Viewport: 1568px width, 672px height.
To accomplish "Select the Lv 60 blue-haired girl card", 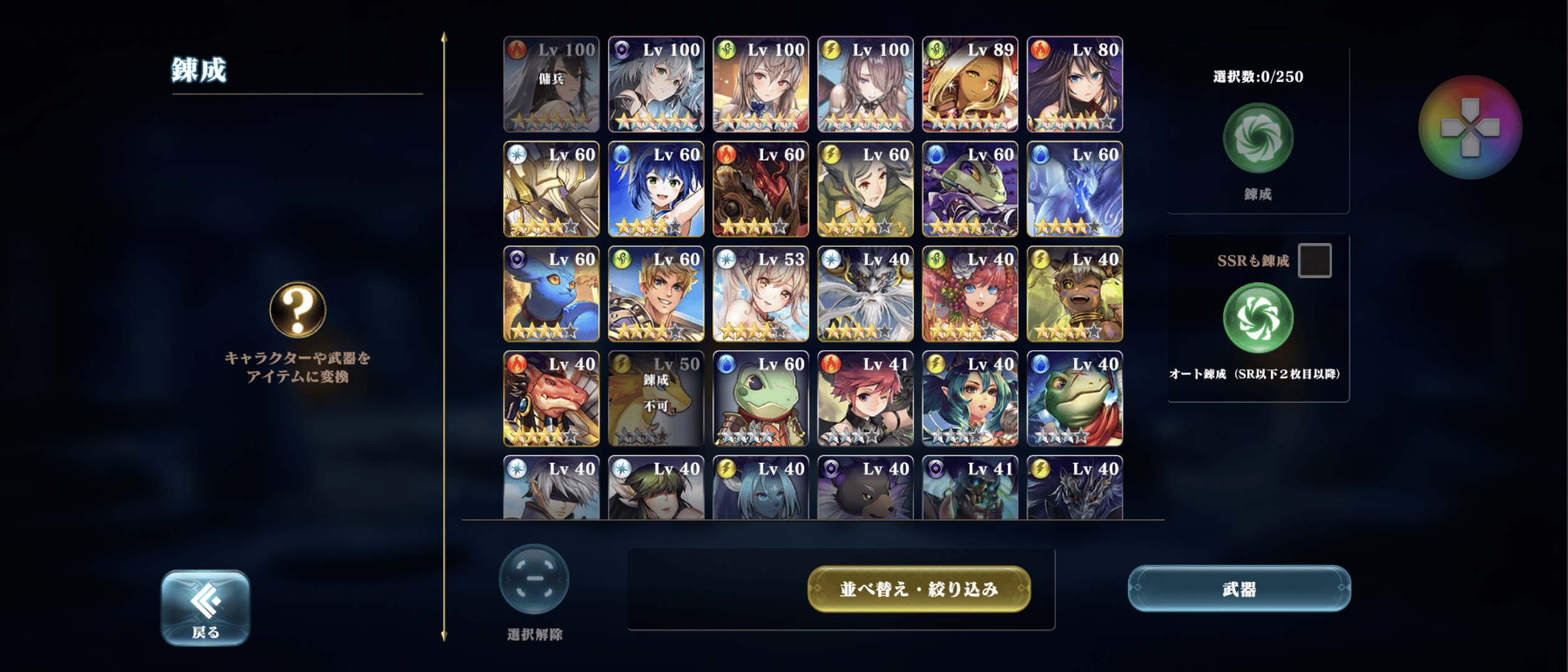I will 656,189.
